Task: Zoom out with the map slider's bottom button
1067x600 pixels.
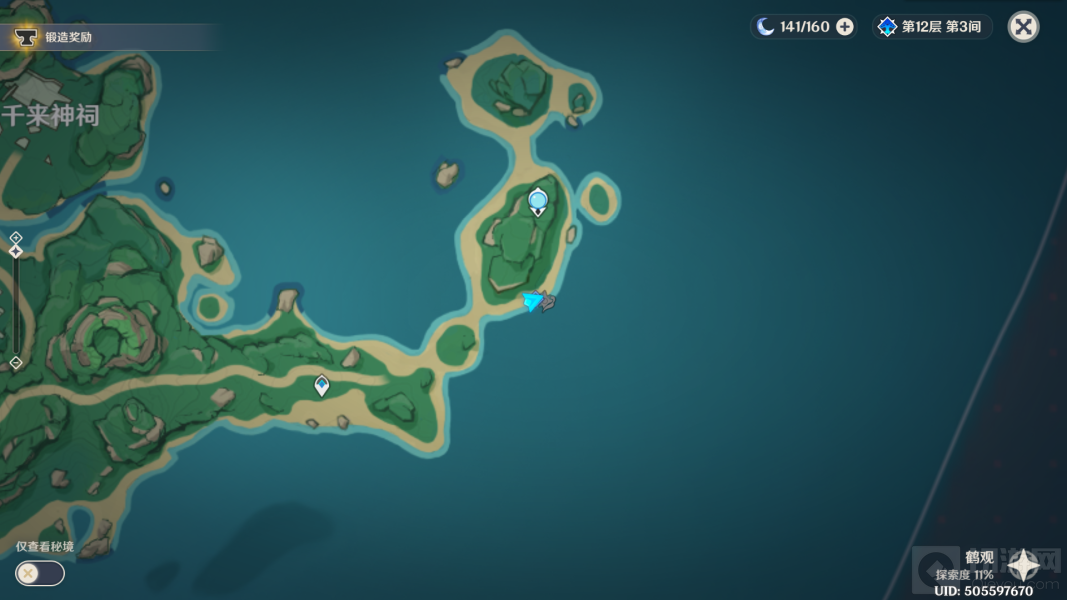Action: tap(16, 362)
